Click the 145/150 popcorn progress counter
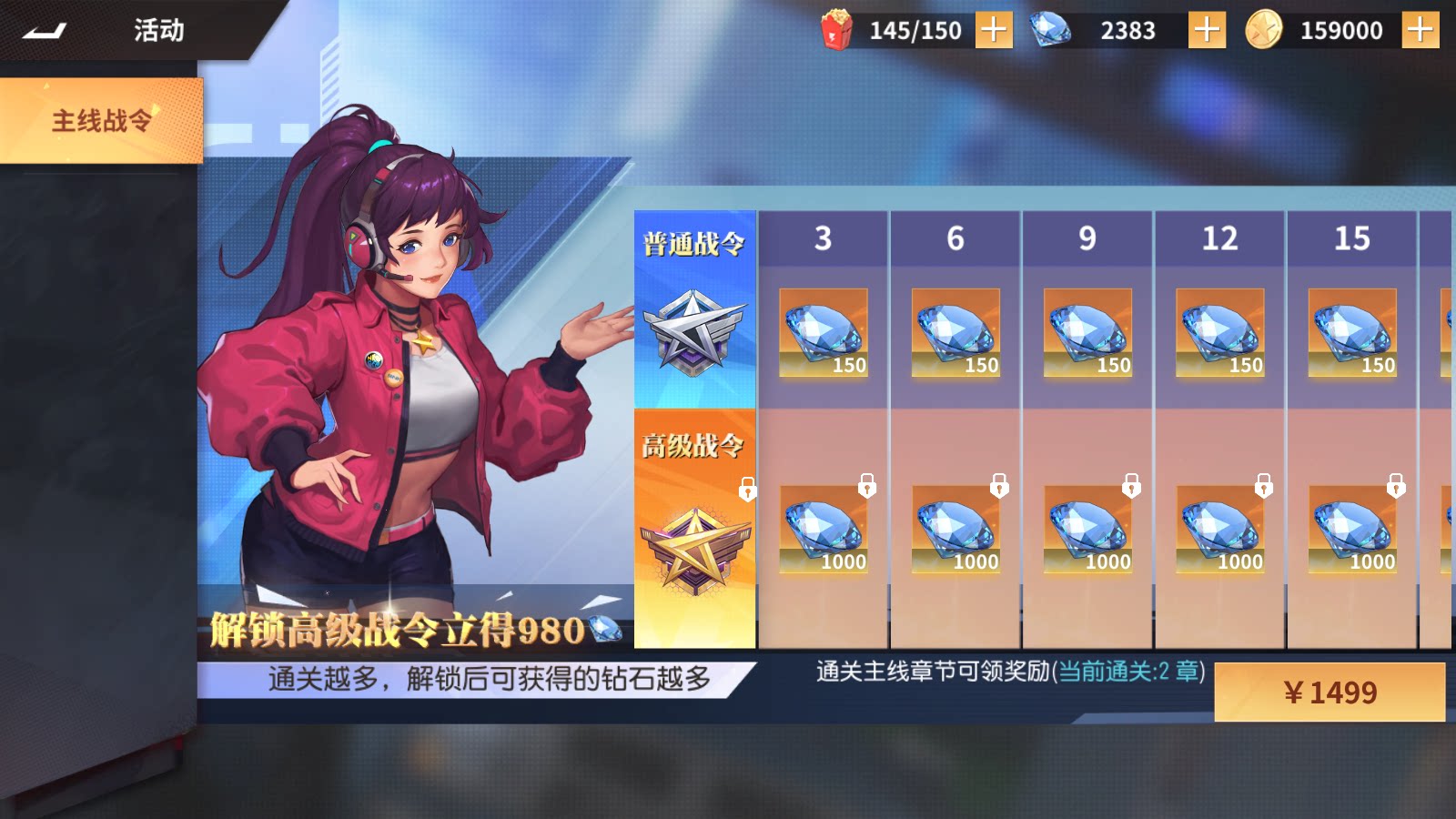The image size is (1456, 819). pos(915,29)
